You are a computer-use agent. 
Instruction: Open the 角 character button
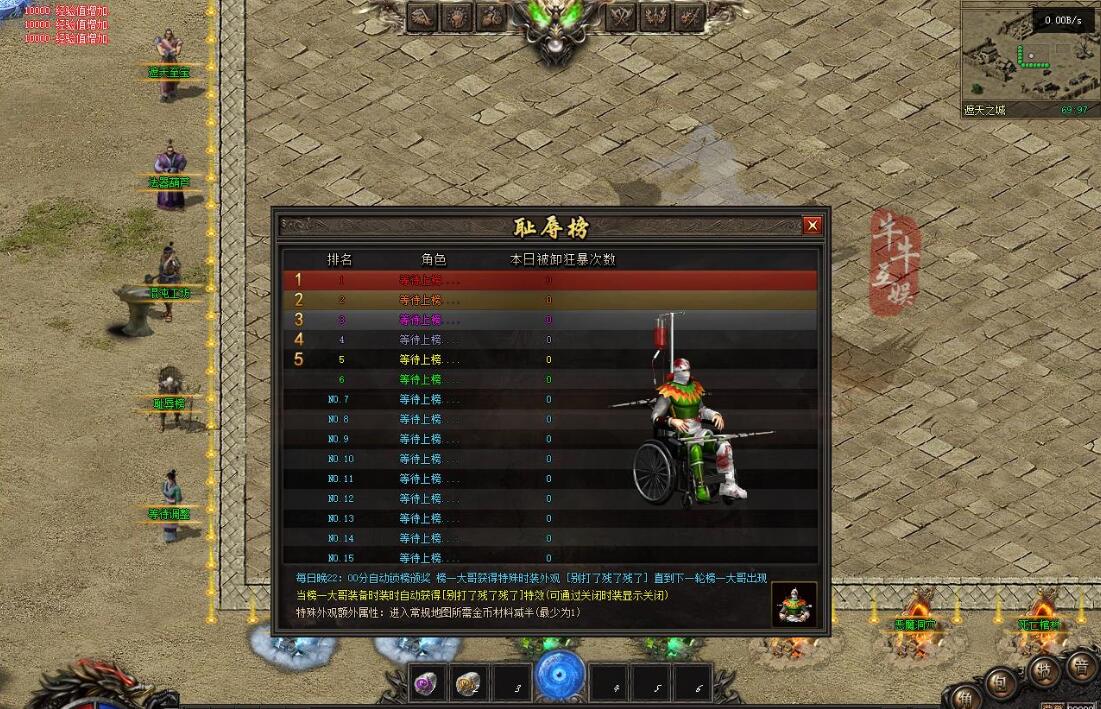pyautogui.click(x=966, y=697)
